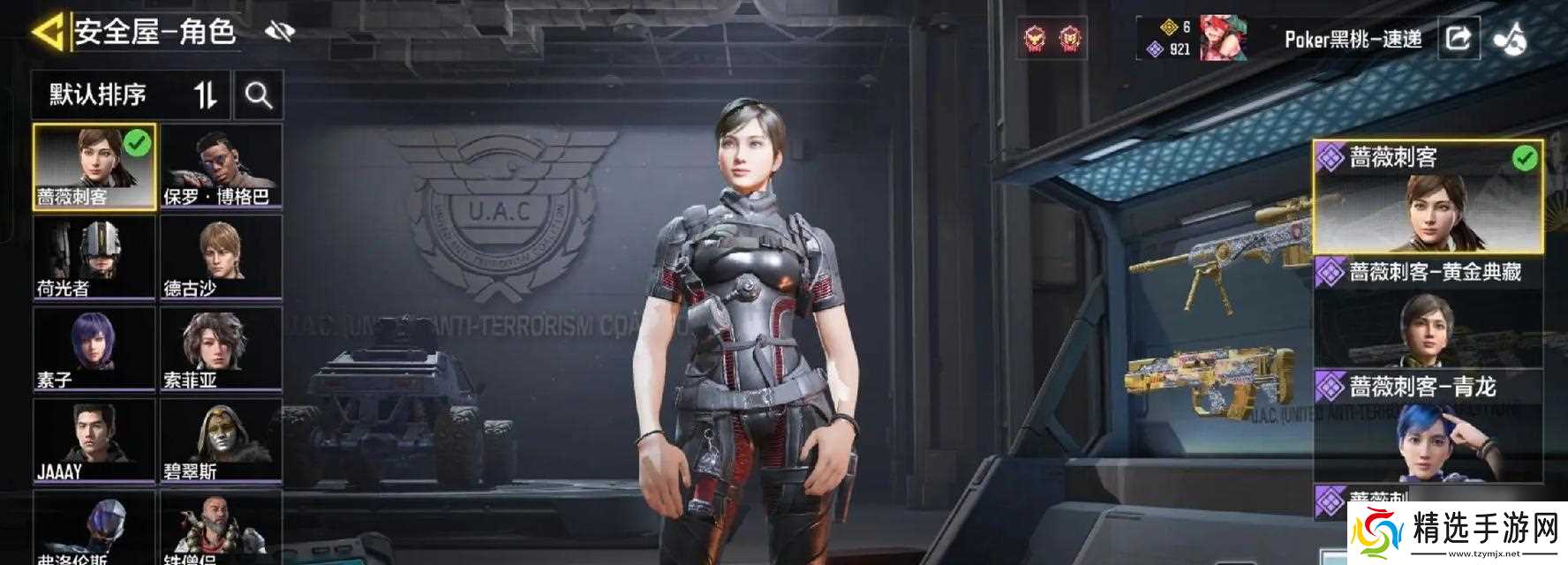Open the Poker黑桃-速递 player profile avatar
Image resolution: width=1568 pixels, height=565 pixels.
[1222, 38]
